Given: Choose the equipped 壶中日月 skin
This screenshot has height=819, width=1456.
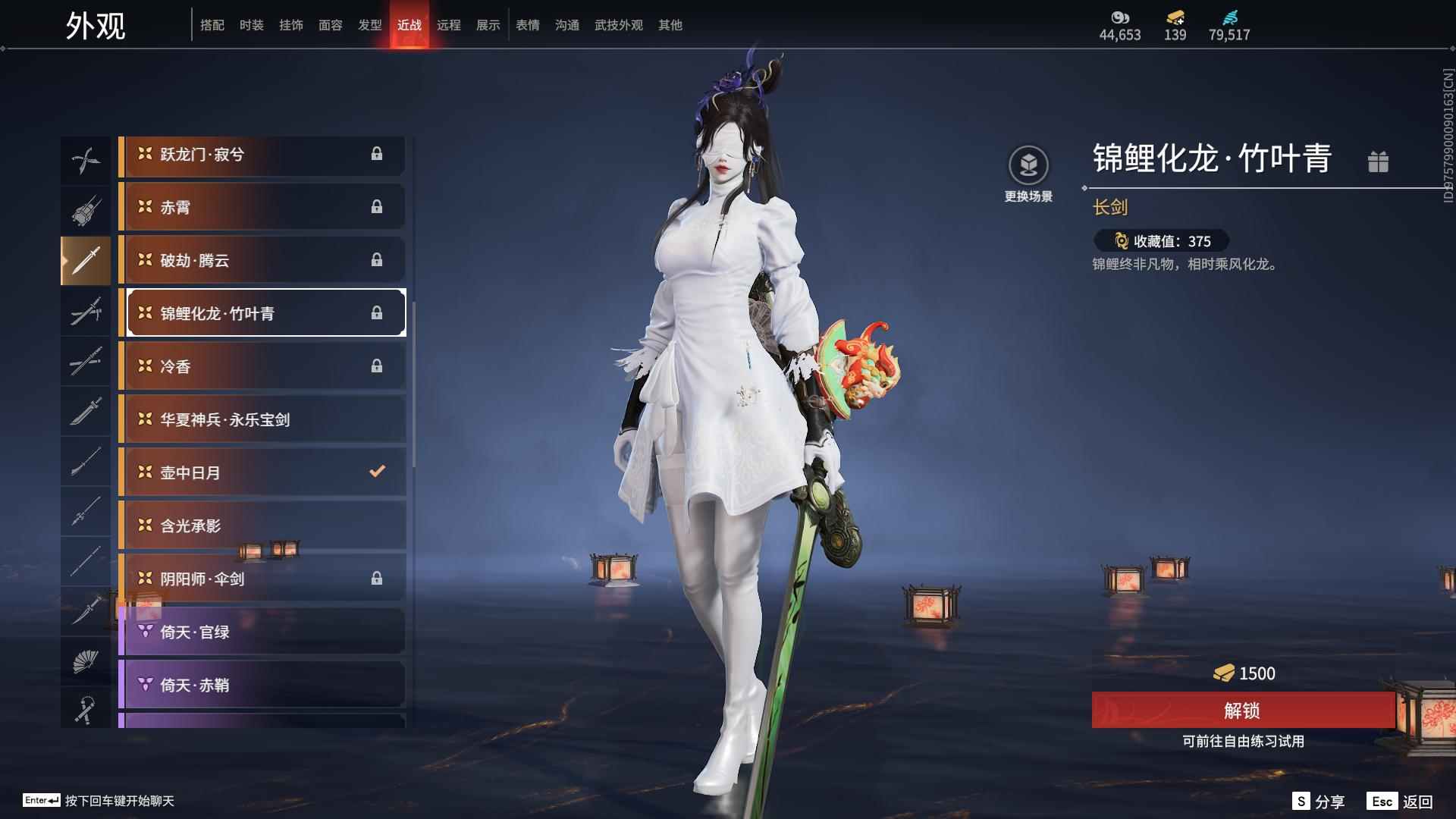Looking at the screenshot, I should pos(262,472).
